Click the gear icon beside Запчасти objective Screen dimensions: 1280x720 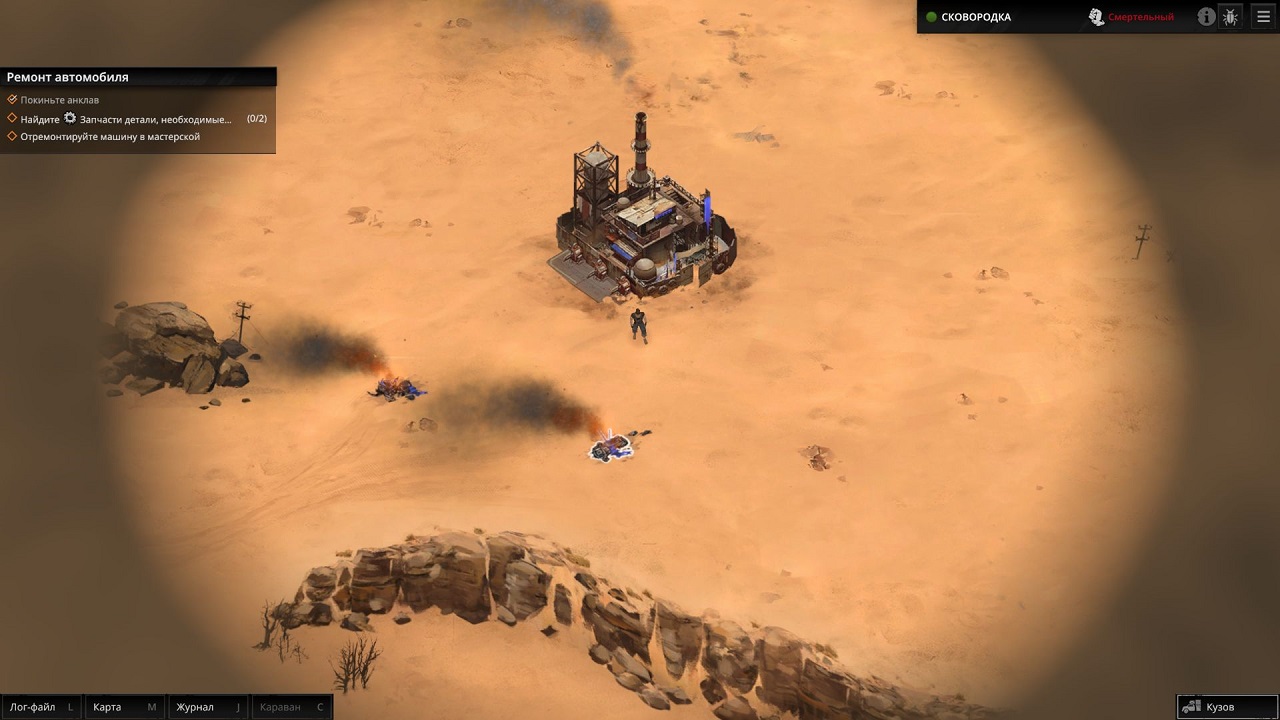[68, 117]
